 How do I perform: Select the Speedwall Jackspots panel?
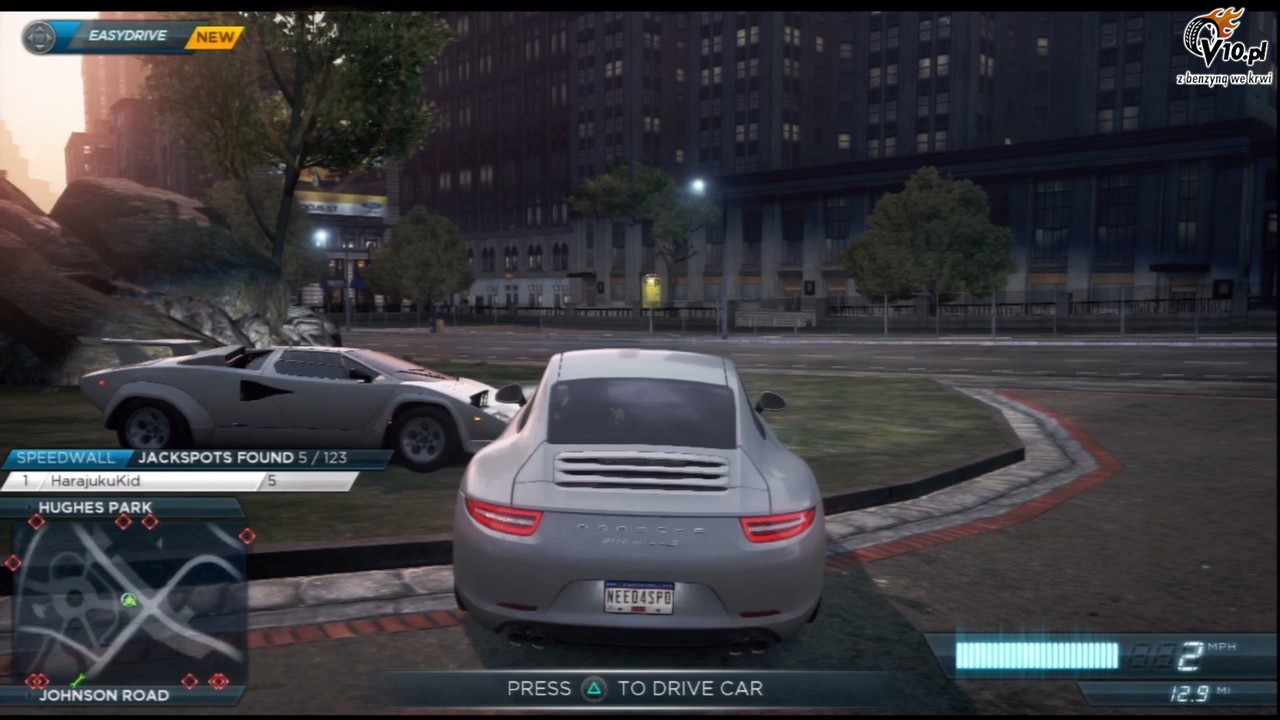pyautogui.click(x=196, y=458)
